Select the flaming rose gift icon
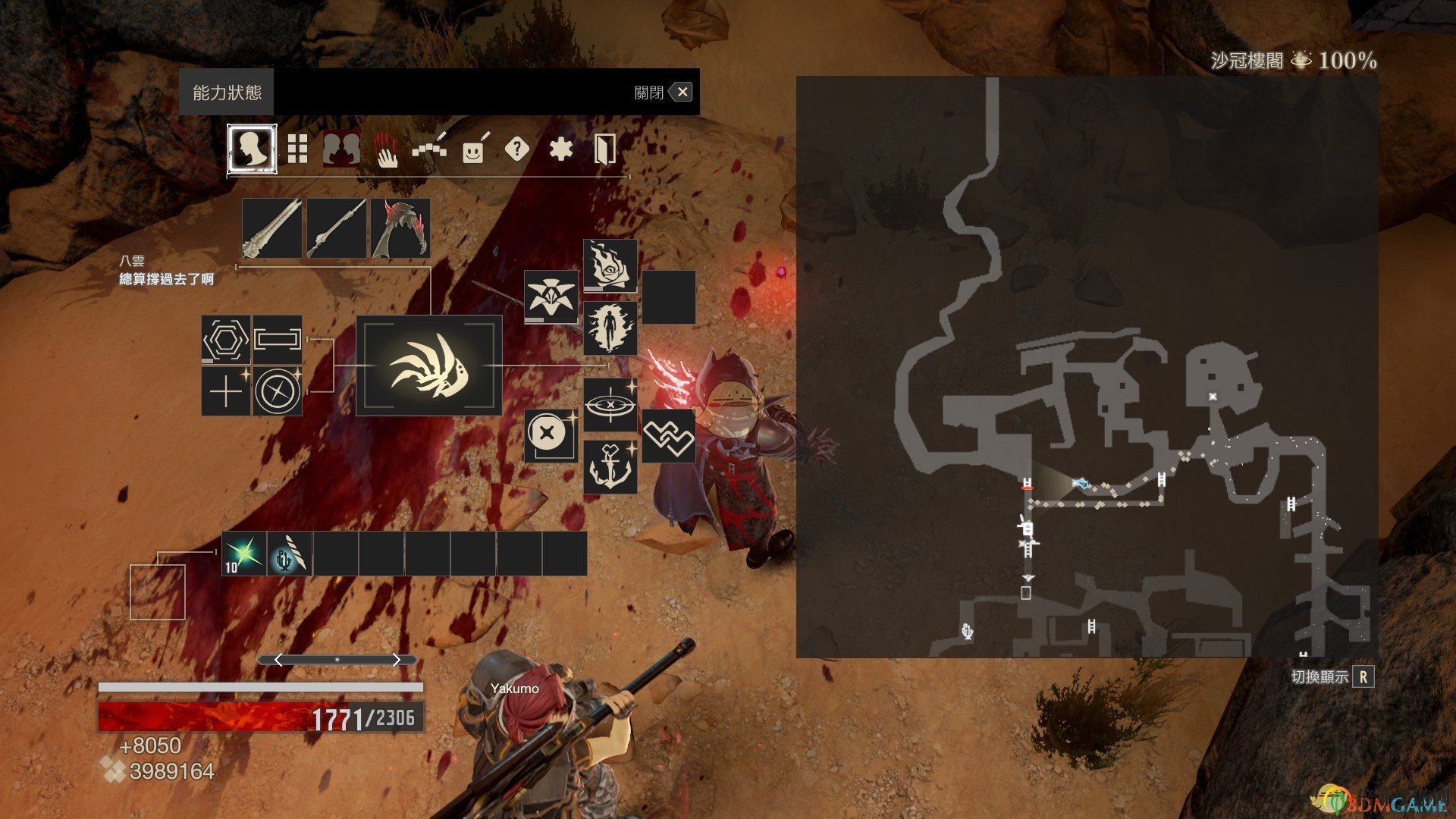Image resolution: width=1456 pixels, height=819 pixels. 610,265
